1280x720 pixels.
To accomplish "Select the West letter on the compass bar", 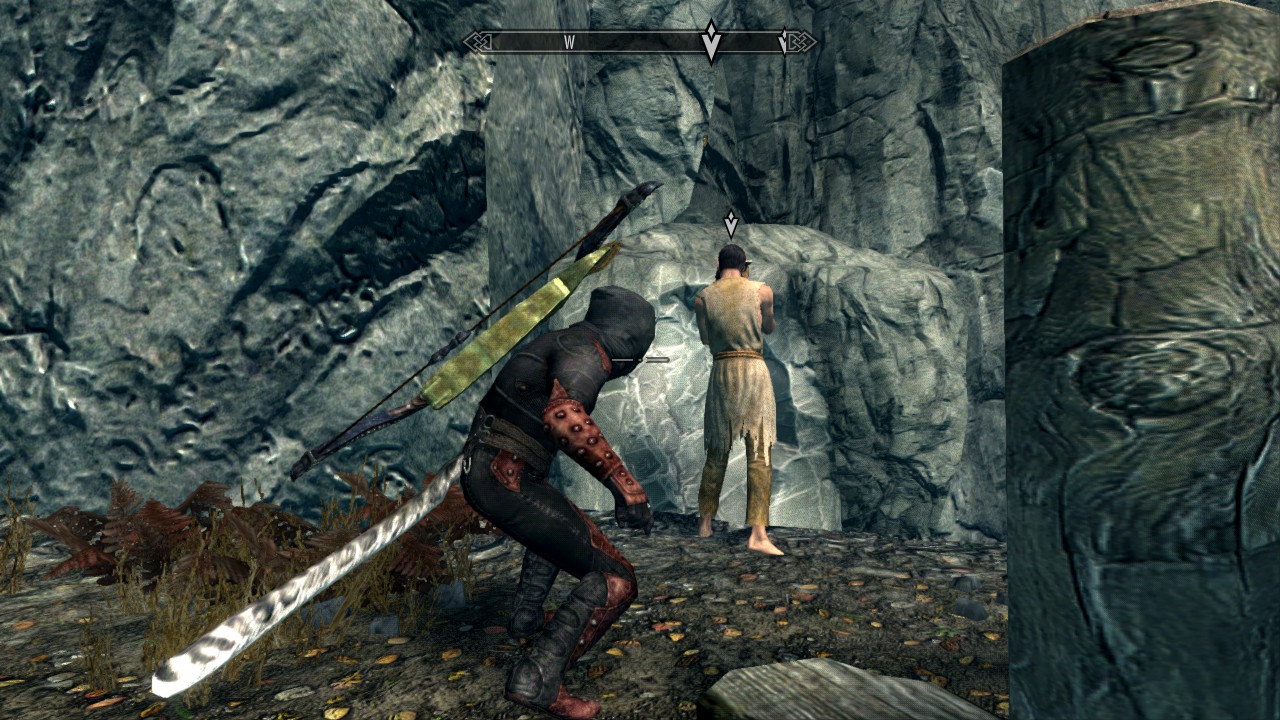I will click(569, 42).
